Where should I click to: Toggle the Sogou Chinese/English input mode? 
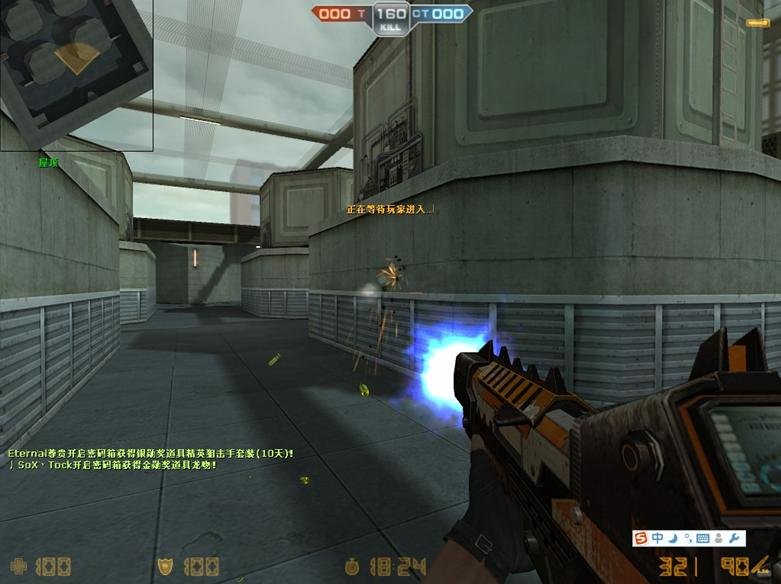pos(657,539)
